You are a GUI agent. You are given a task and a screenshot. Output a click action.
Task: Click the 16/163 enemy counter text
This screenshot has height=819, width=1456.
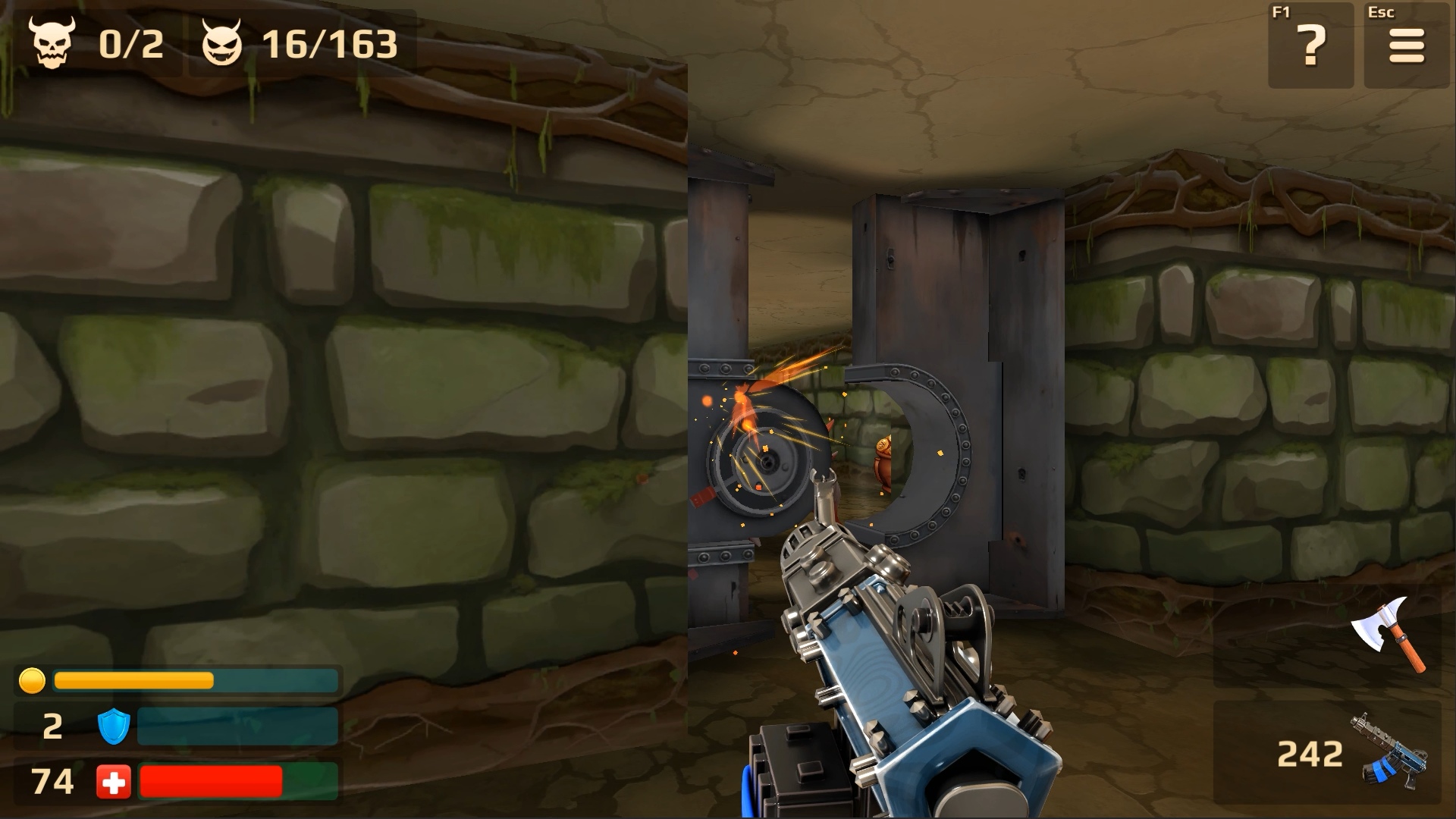(330, 43)
